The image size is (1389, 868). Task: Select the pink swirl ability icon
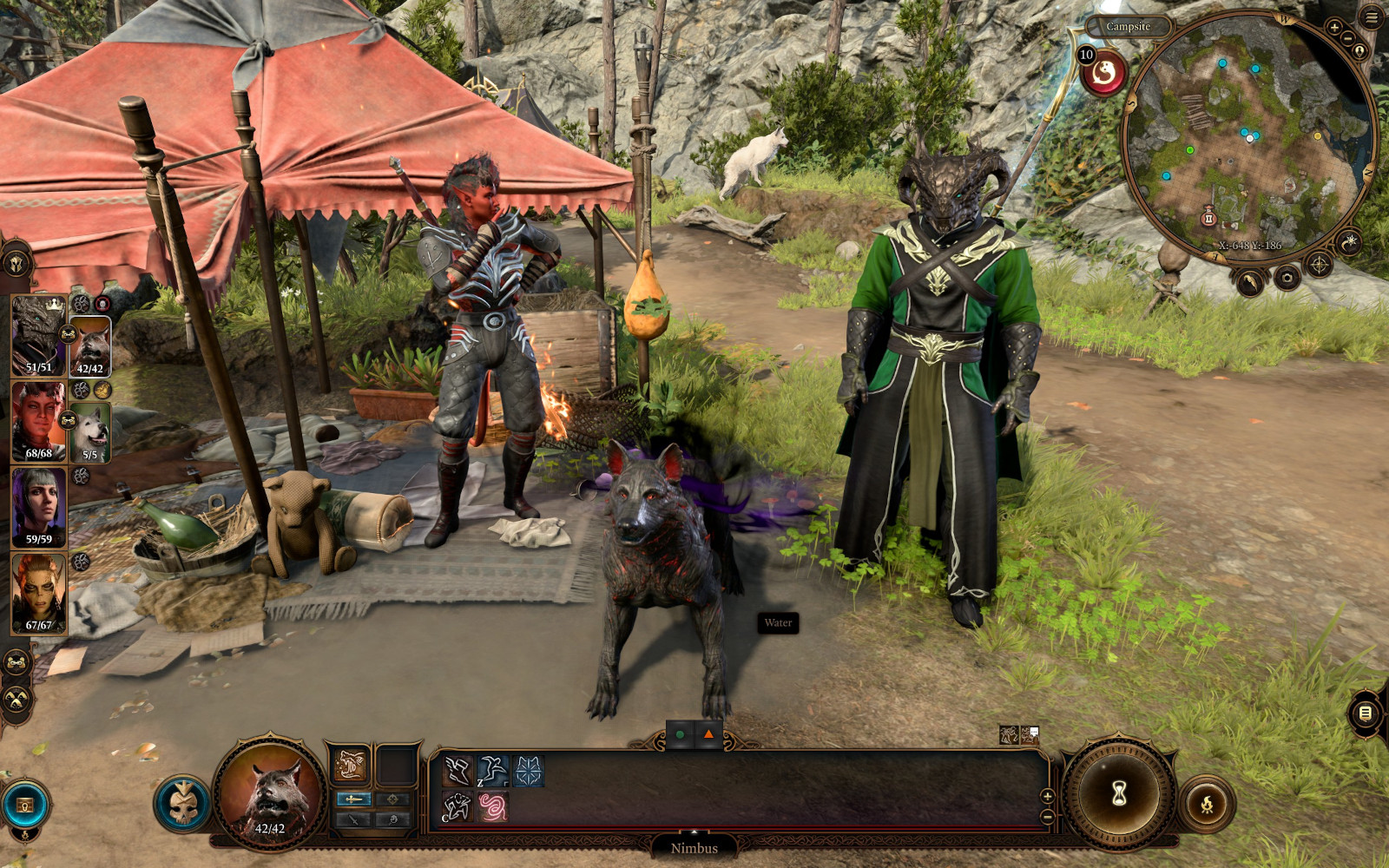tap(493, 807)
